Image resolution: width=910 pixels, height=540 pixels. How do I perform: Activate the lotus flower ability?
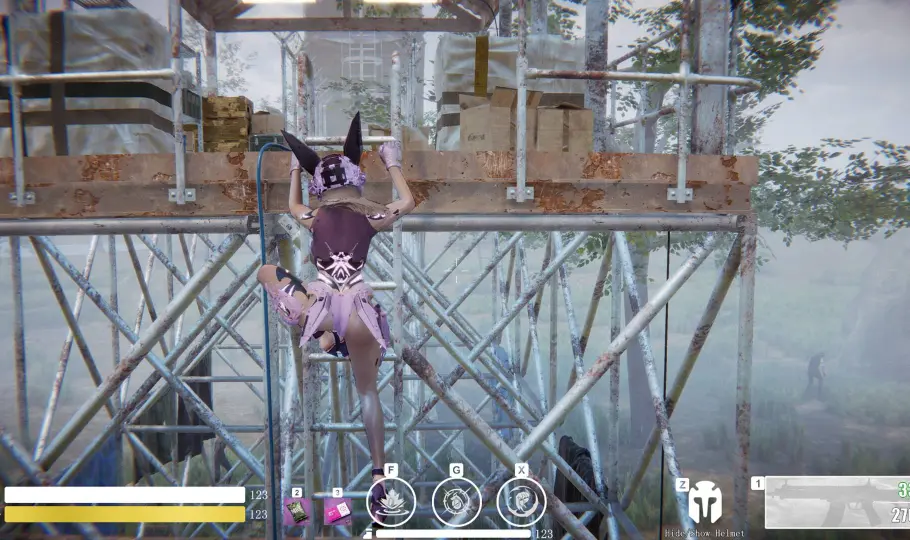(x=391, y=501)
